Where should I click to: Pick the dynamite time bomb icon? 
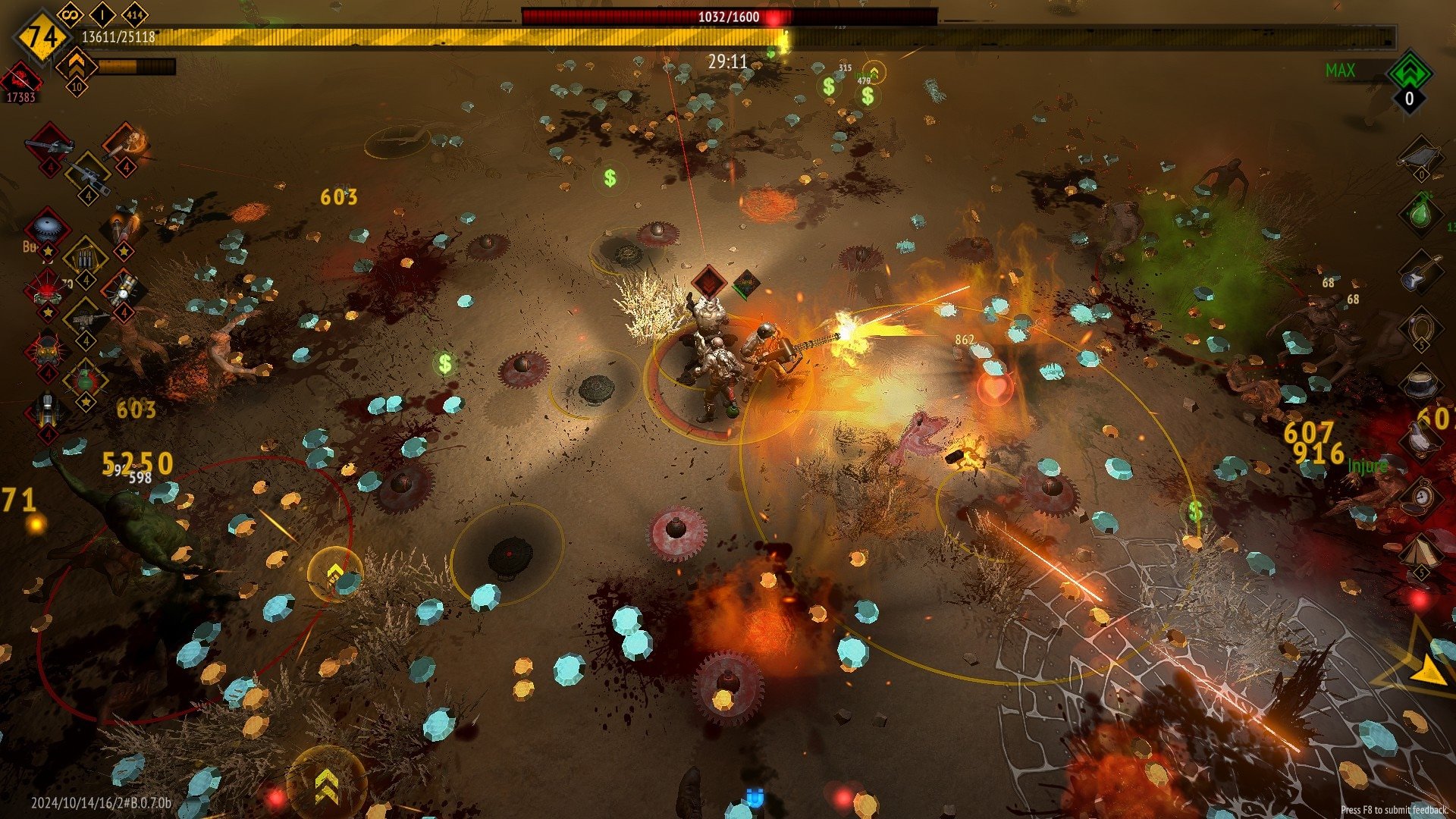pos(124,289)
